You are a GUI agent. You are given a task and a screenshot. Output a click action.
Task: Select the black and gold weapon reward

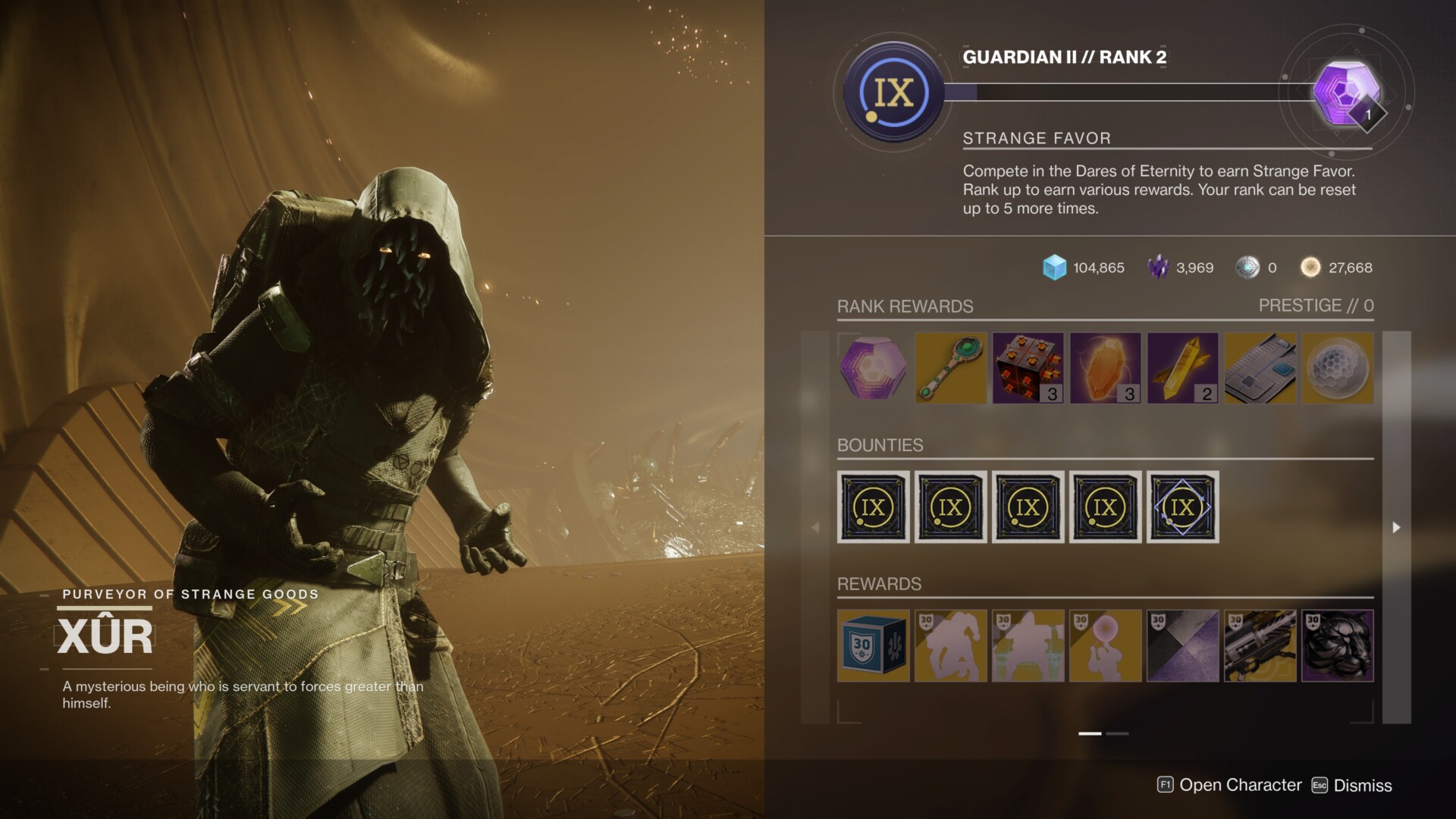tap(1260, 646)
